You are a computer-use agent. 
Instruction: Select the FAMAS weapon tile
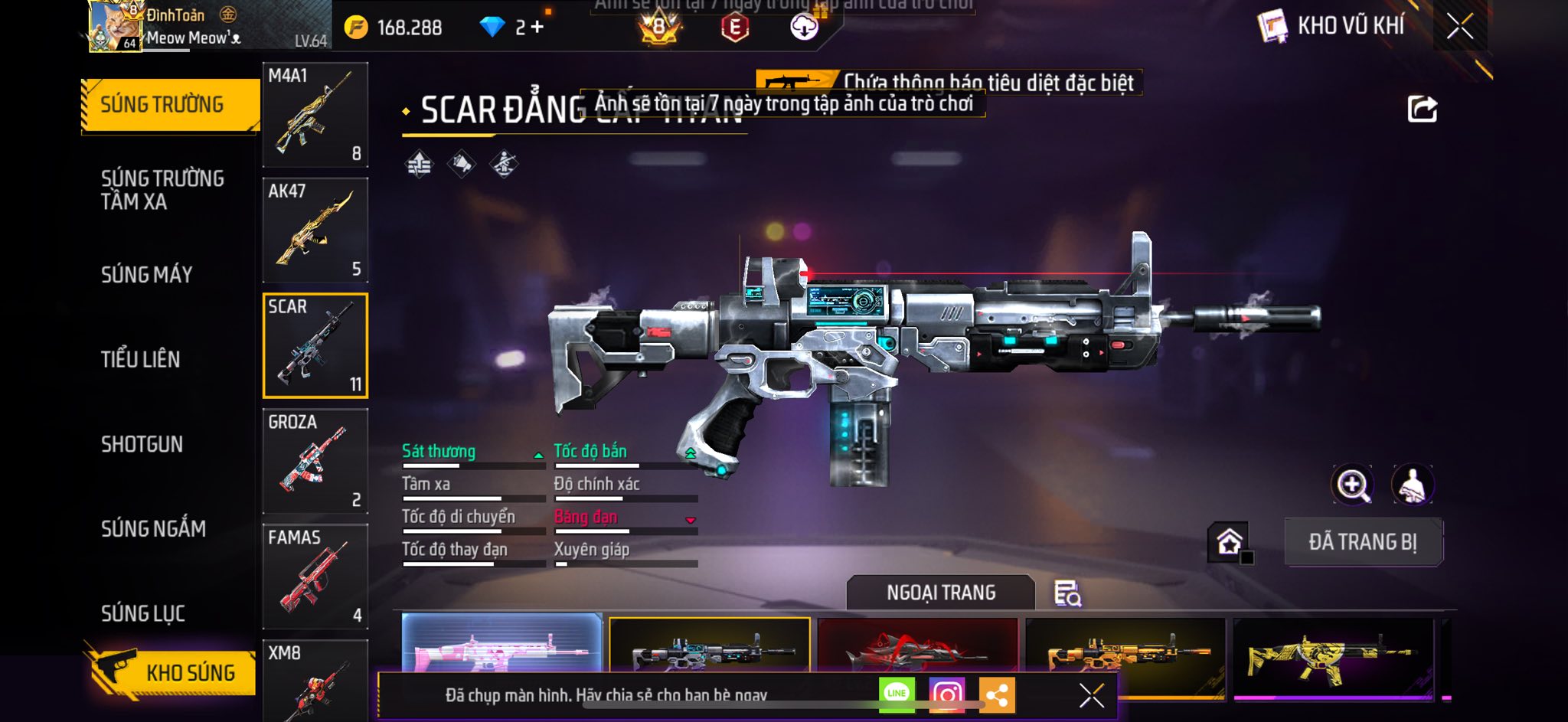click(315, 577)
